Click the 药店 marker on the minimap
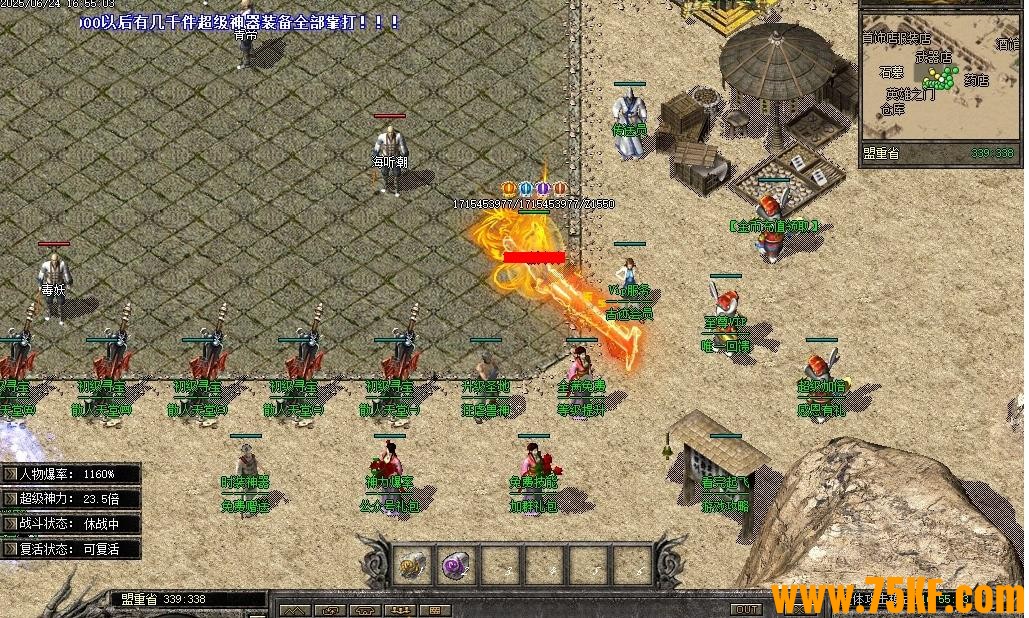The image size is (1029, 618). [976, 80]
